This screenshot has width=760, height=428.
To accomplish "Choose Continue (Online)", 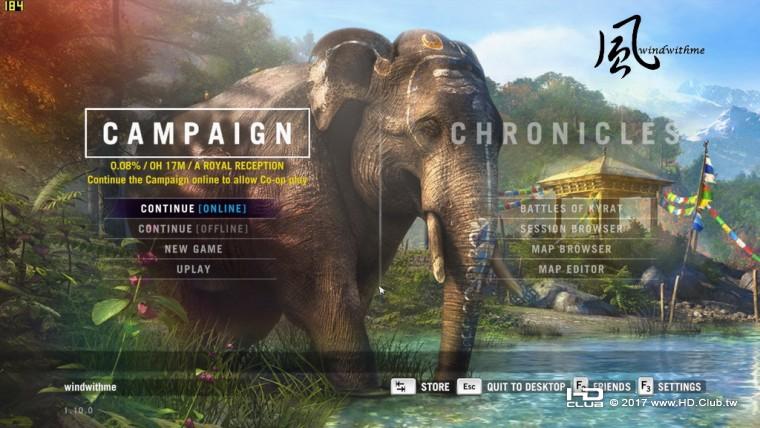I will pos(193,209).
